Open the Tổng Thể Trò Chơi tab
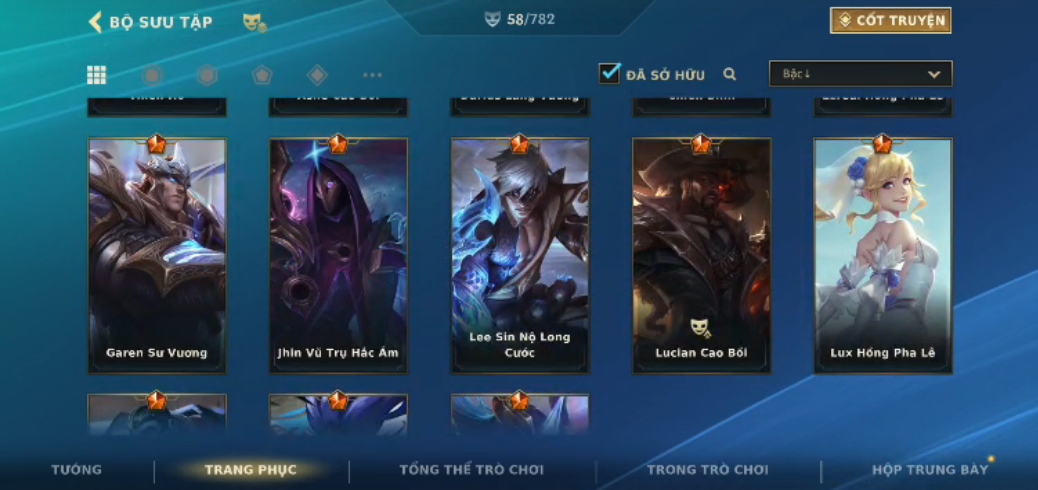The height and width of the screenshot is (490, 1038). tap(471, 470)
